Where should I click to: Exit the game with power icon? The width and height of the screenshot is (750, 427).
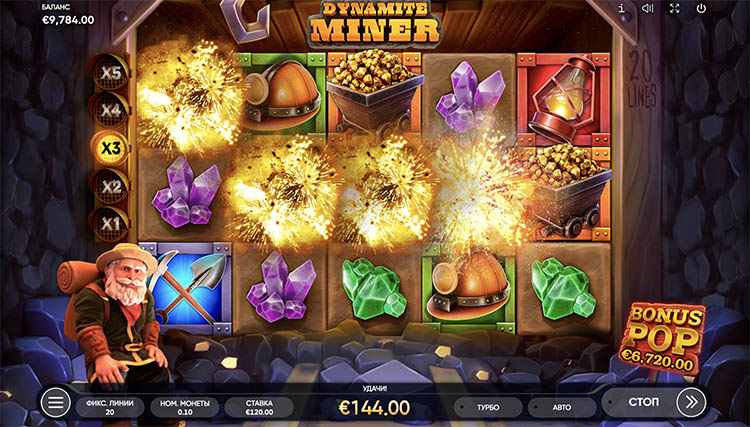(701, 9)
